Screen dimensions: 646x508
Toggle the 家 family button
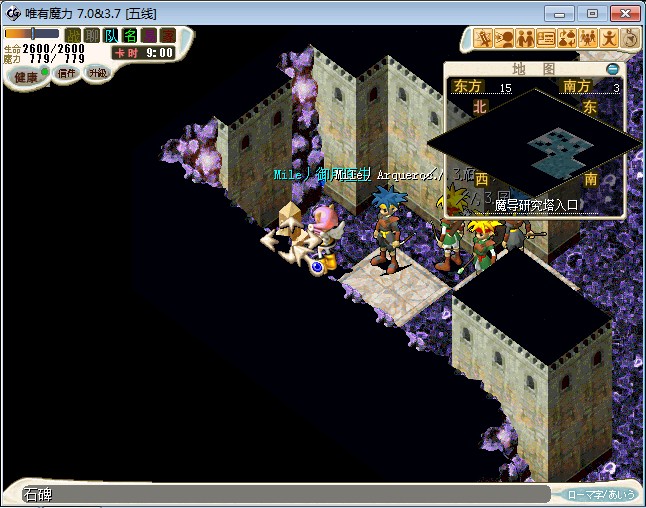pyautogui.click(x=167, y=36)
